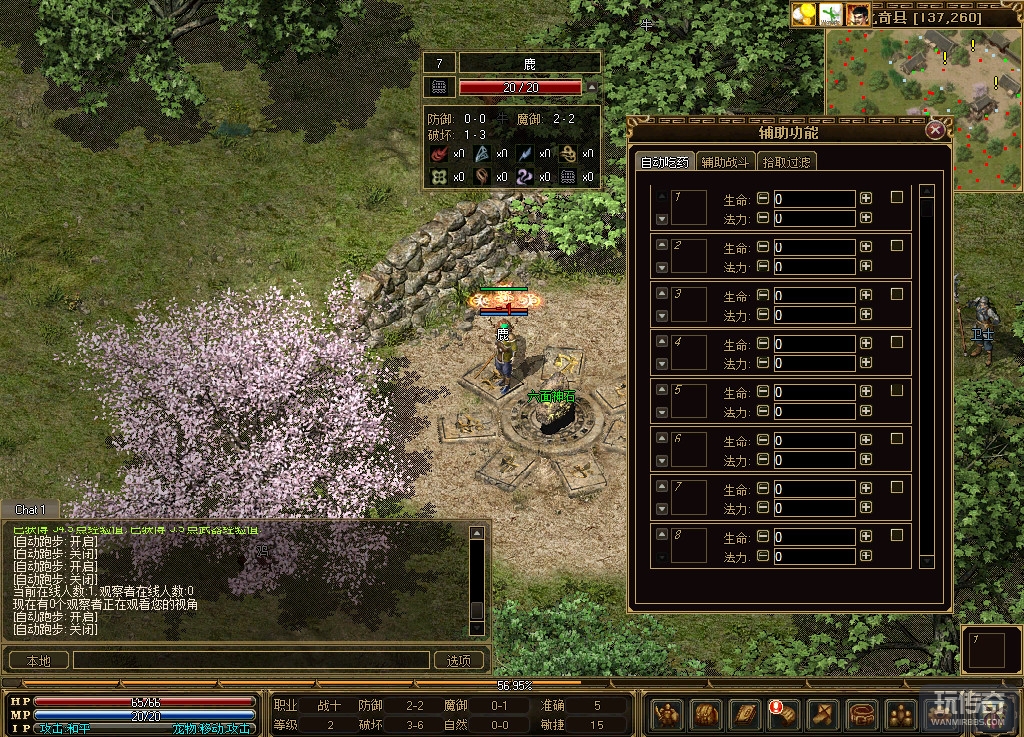Click the 生命 value field of slot 4
1024x737 pixels.
tap(814, 344)
